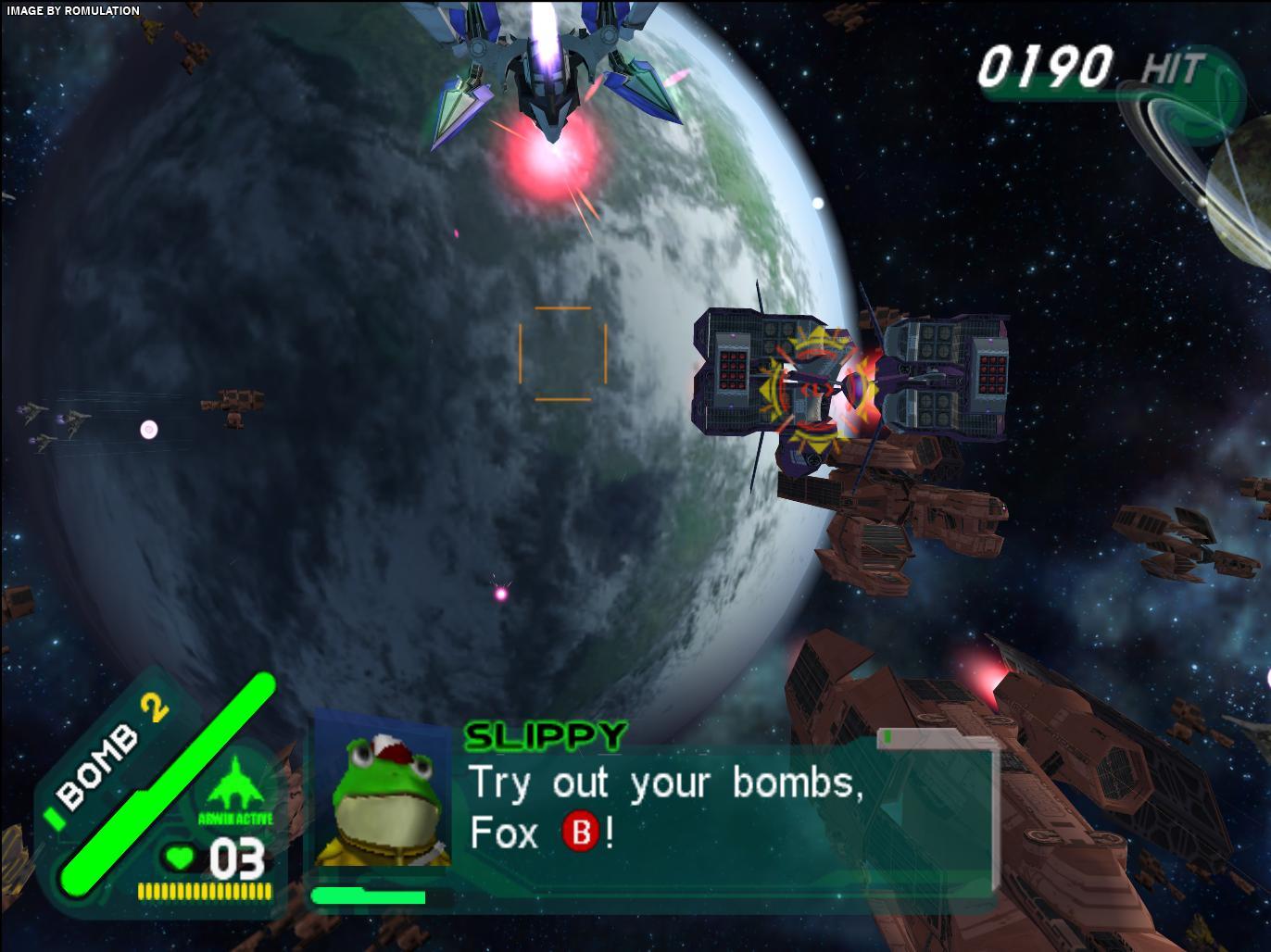Click the green Arwing Active icon
This screenshot has width=1271, height=952.
pos(234,785)
